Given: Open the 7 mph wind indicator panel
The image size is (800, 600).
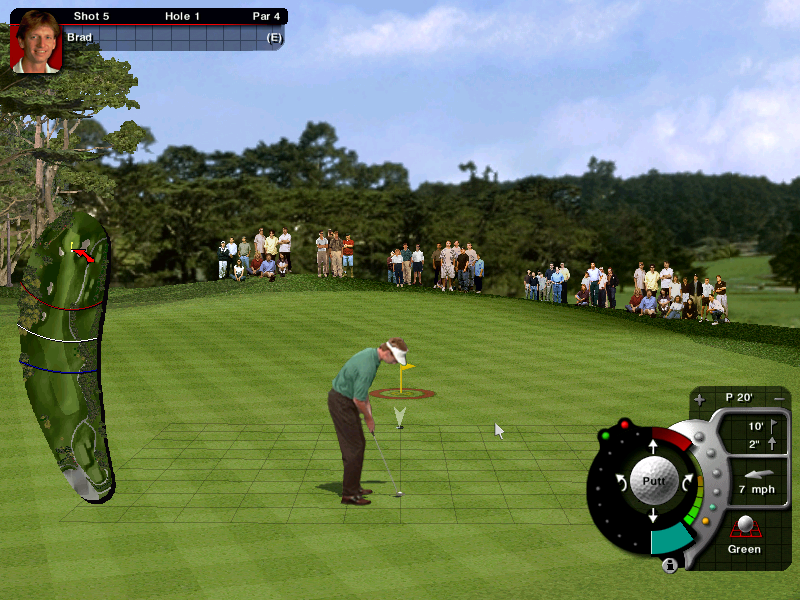Looking at the screenshot, I should pos(756,482).
